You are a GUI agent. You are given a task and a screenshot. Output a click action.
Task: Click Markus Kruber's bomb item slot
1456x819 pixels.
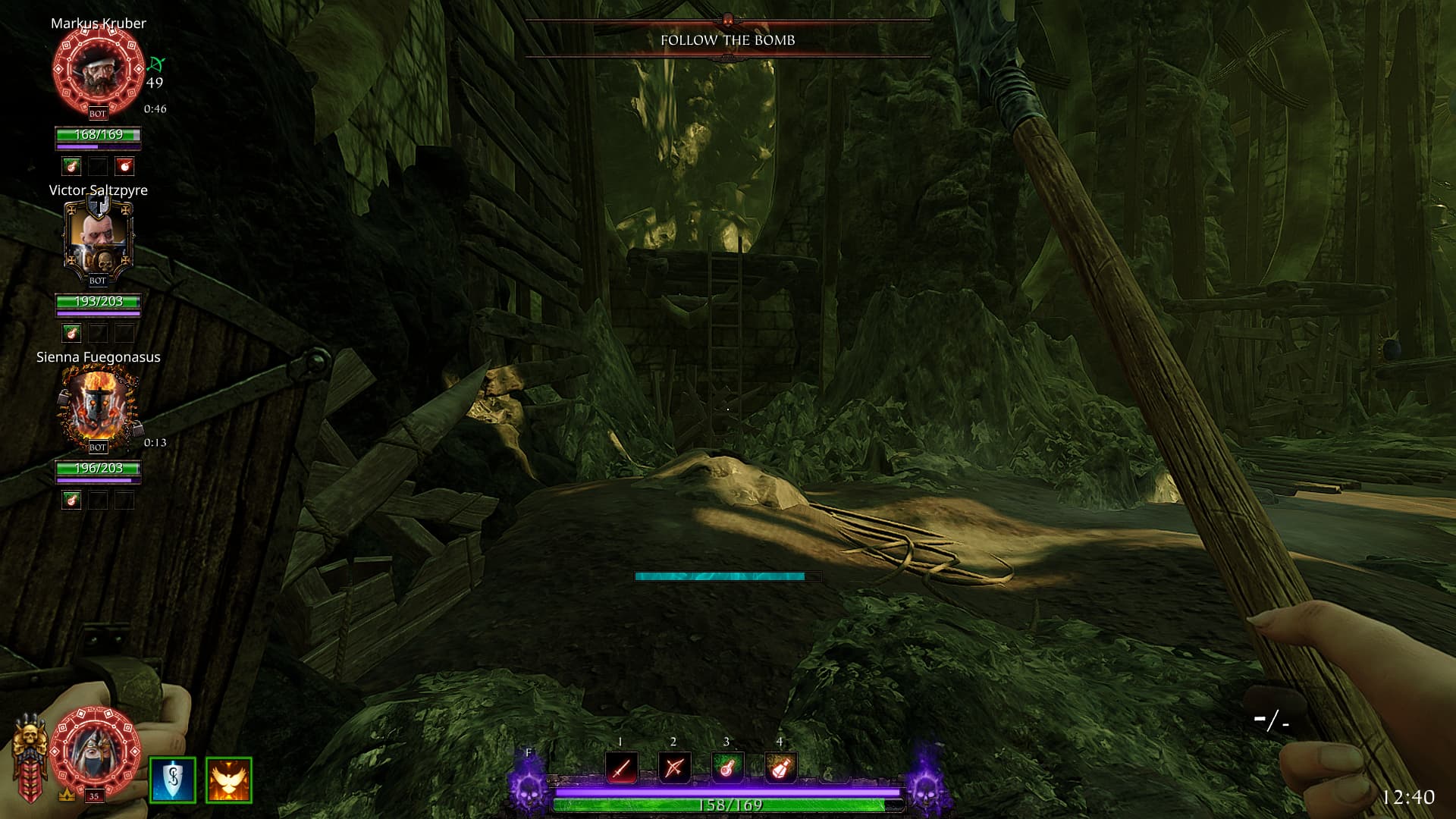[125, 165]
